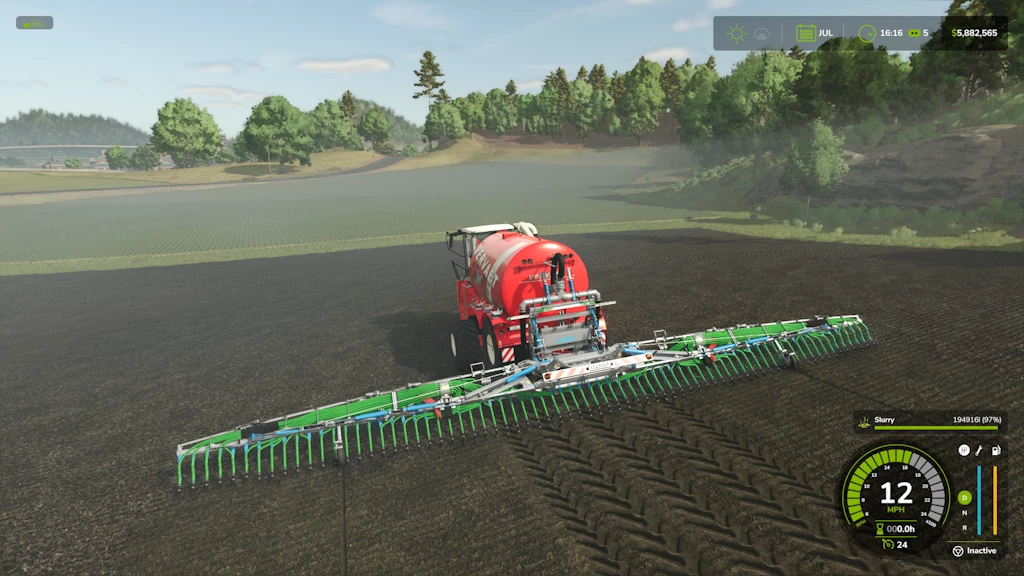Screen dimensions: 1024x576
Task: Click the sunny weather icon
Action: 737,33
